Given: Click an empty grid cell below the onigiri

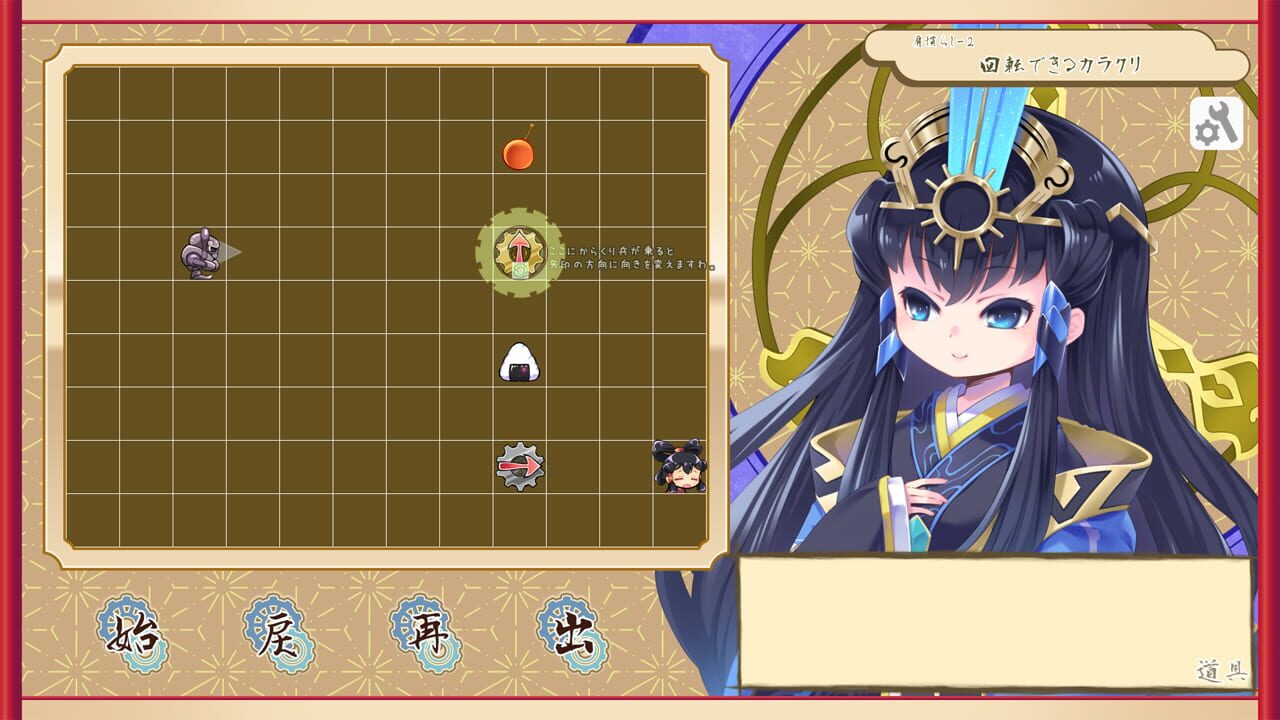Looking at the screenshot, I should click(x=517, y=410).
